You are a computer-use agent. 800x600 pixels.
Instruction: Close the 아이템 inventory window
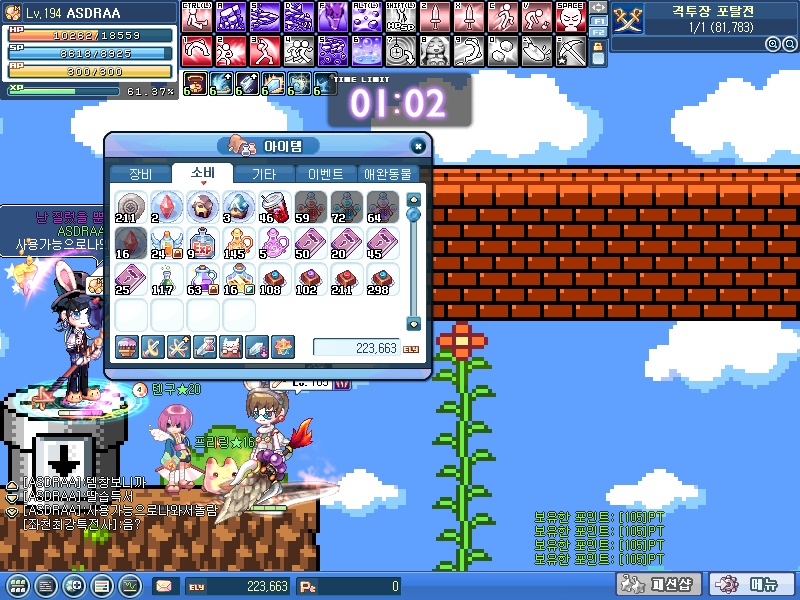point(417,146)
